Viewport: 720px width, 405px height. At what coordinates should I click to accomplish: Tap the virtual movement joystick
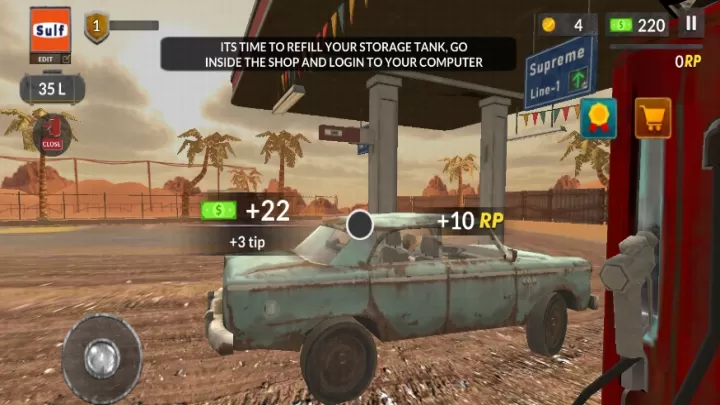click(101, 357)
